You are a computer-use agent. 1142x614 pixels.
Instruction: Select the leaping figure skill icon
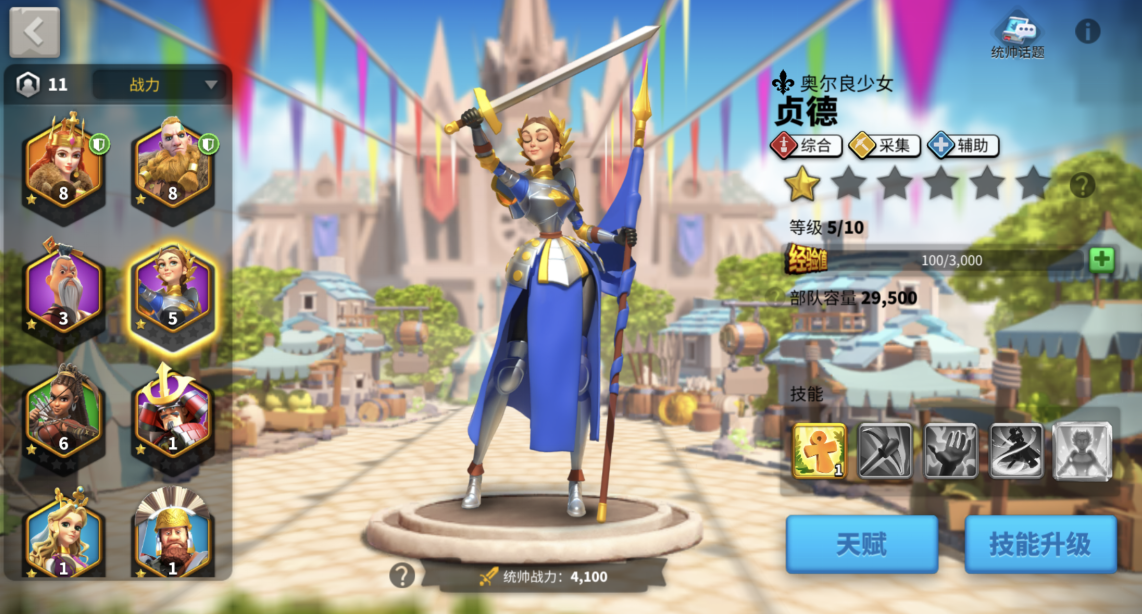1017,451
